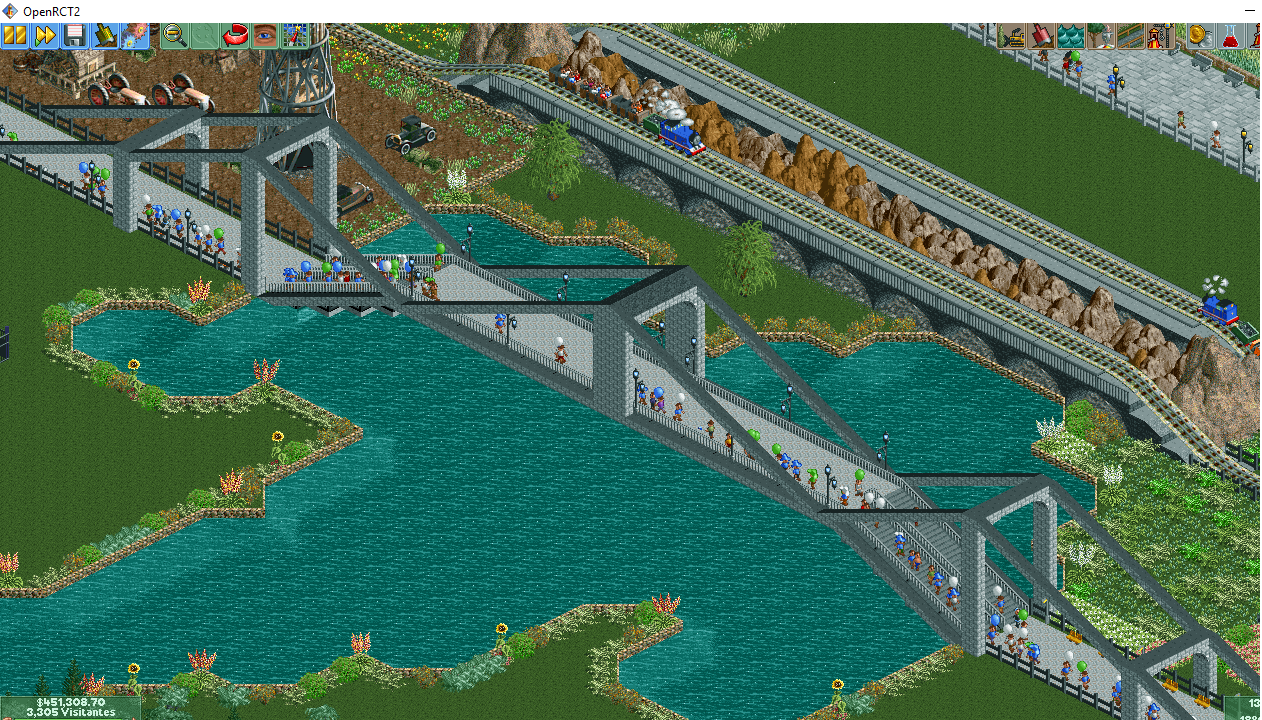Open the scenery placement window

(1101, 36)
